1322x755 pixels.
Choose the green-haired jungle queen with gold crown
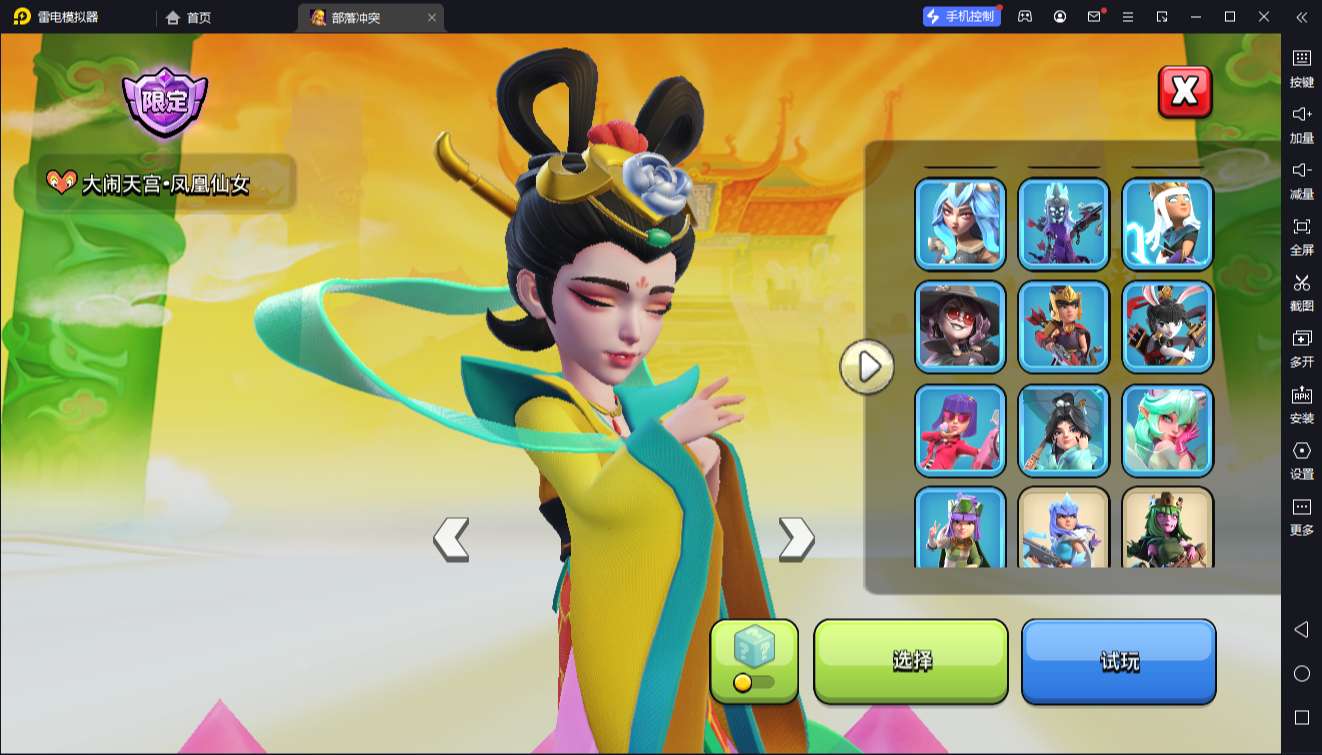tap(1167, 528)
